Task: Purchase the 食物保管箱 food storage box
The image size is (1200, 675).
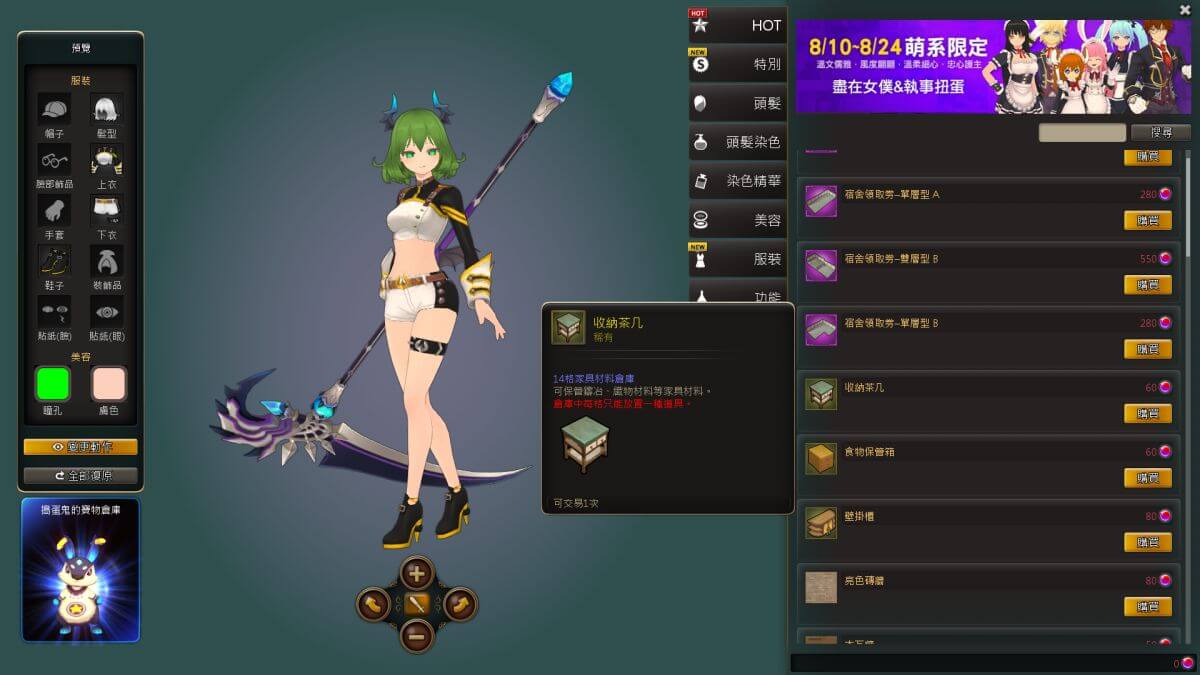Action: [1147, 478]
